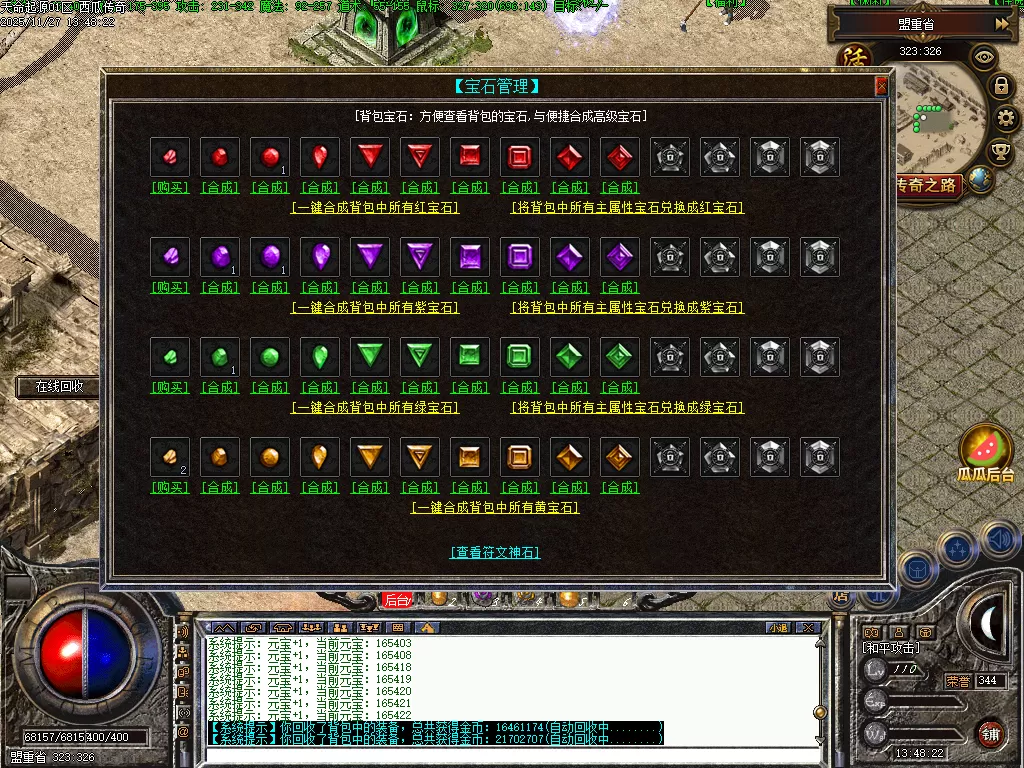
Task: Open the 传奇之路 button
Action: [x=927, y=185]
